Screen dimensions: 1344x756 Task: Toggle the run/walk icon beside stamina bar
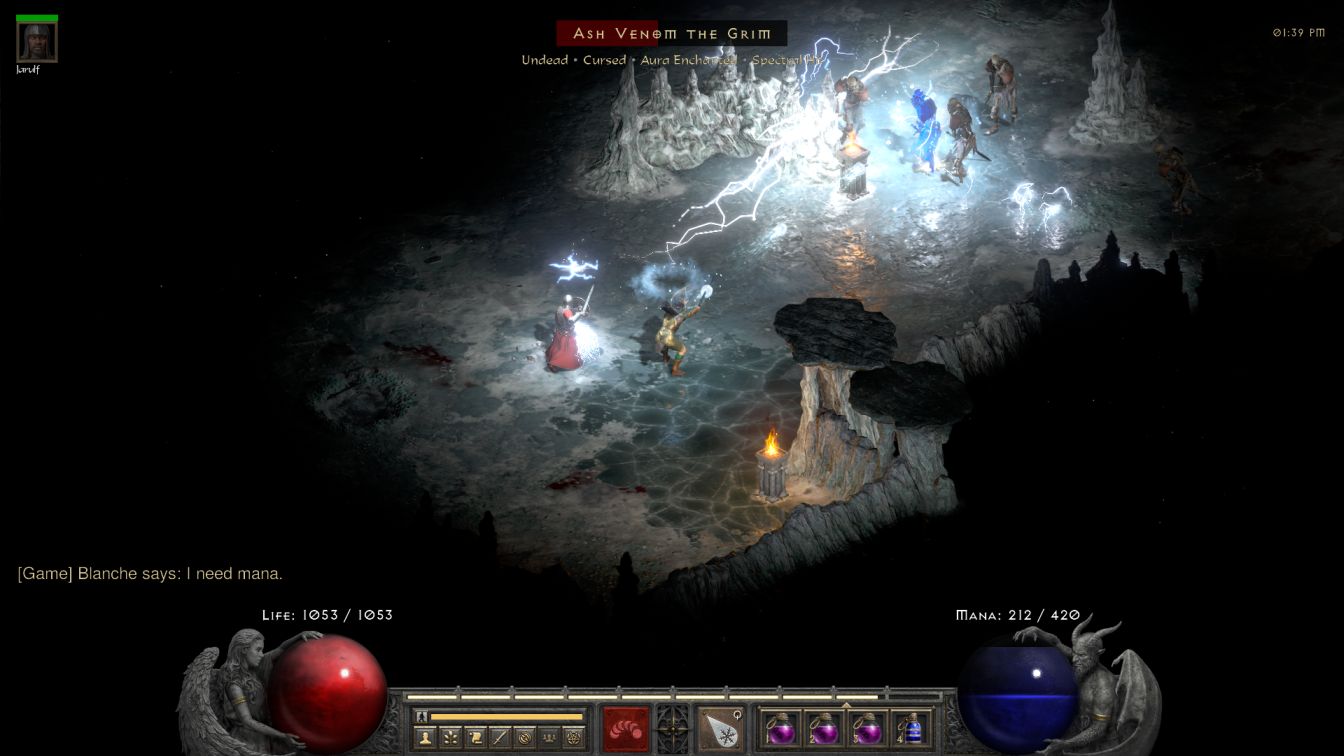tap(423, 716)
